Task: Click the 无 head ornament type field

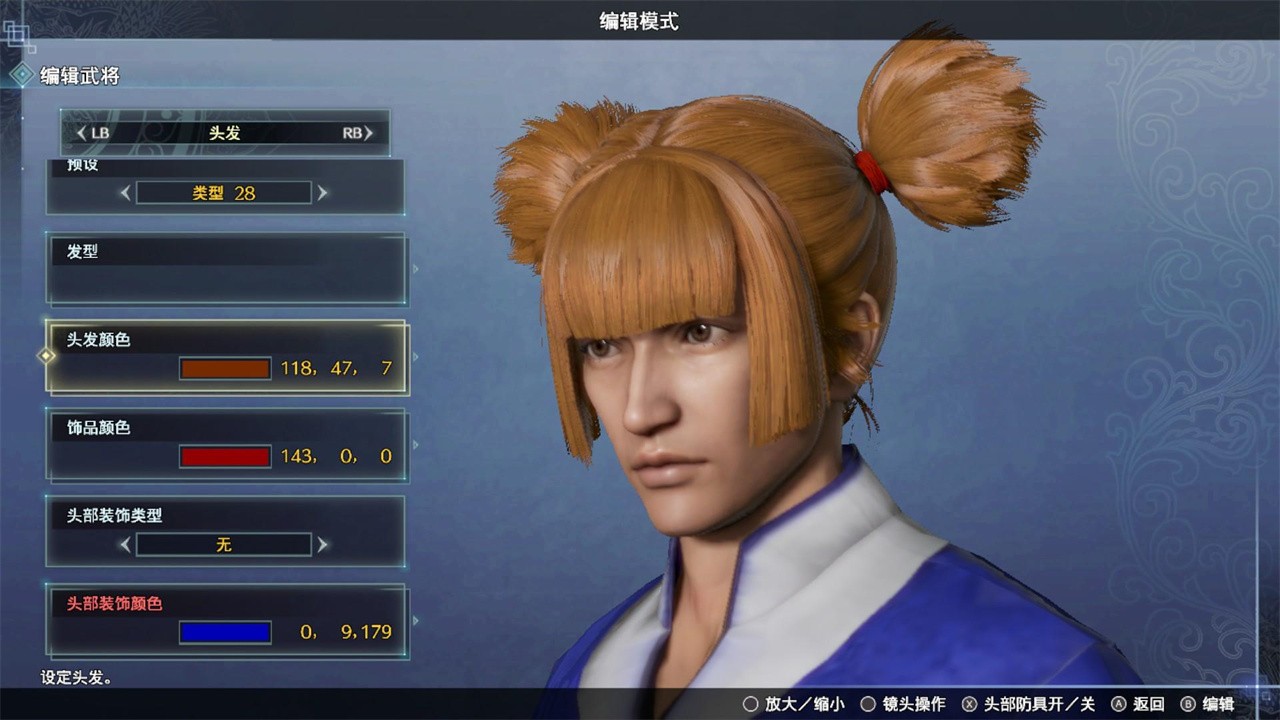Action: click(x=224, y=545)
